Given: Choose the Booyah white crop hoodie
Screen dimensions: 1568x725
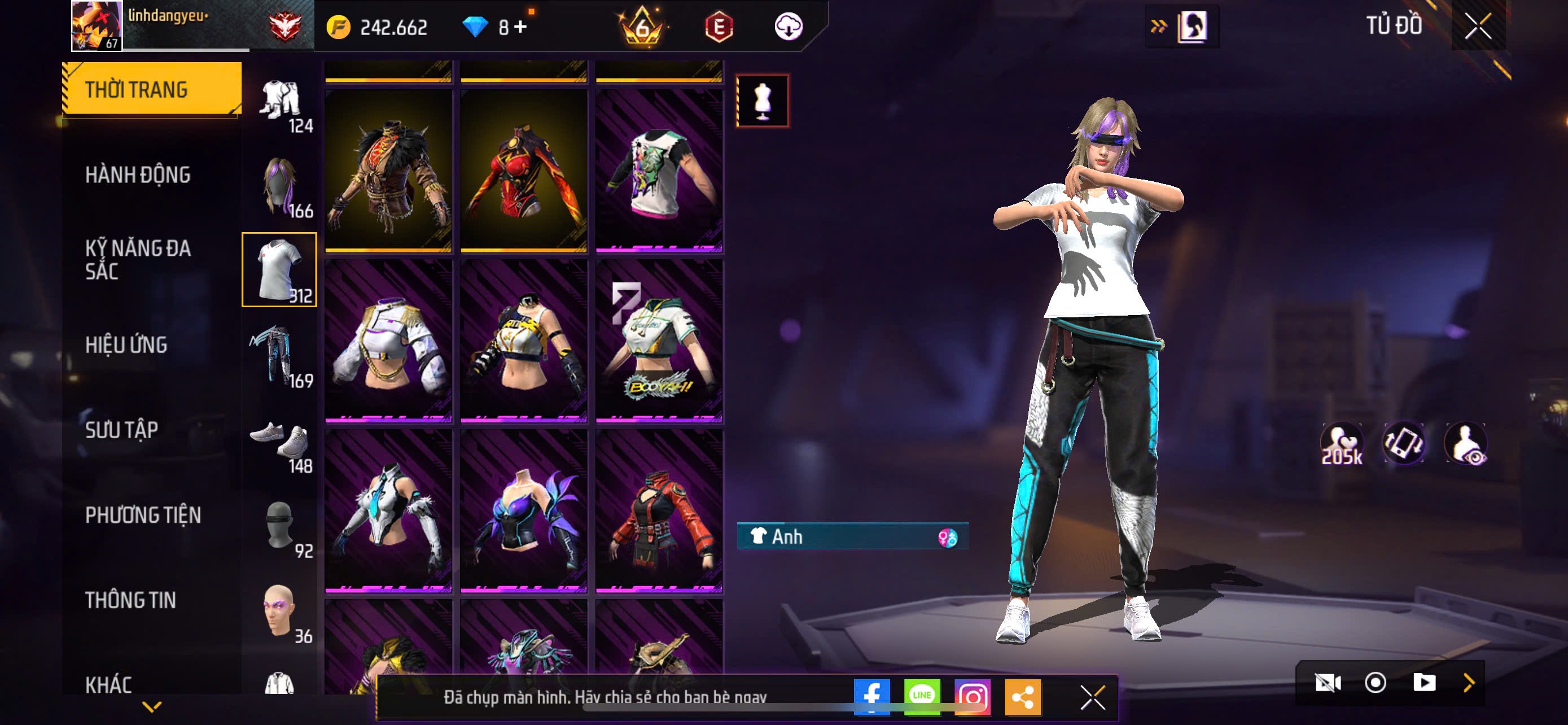Looking at the screenshot, I should 659,342.
